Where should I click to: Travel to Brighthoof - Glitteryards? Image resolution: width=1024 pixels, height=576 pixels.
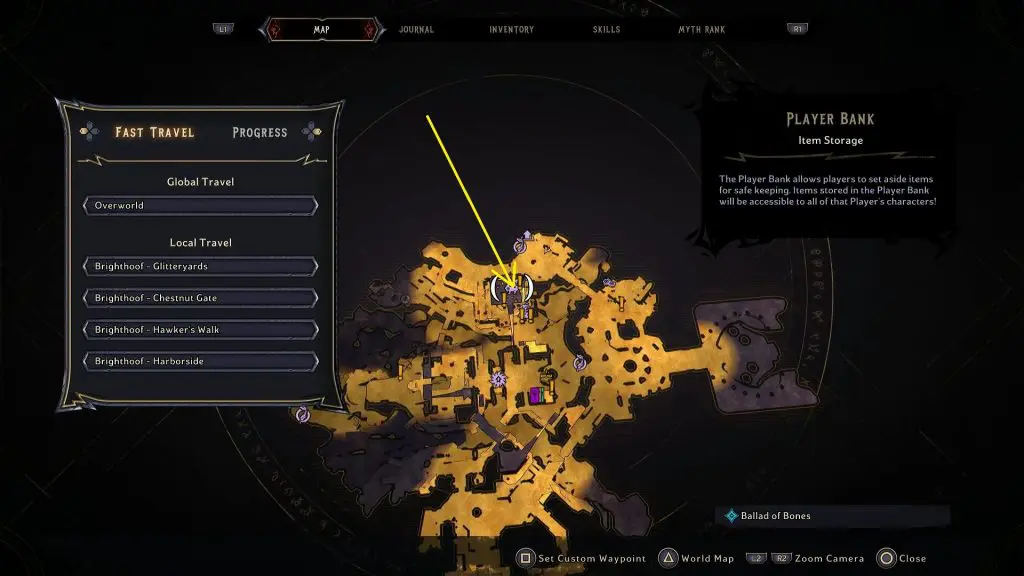(200, 267)
